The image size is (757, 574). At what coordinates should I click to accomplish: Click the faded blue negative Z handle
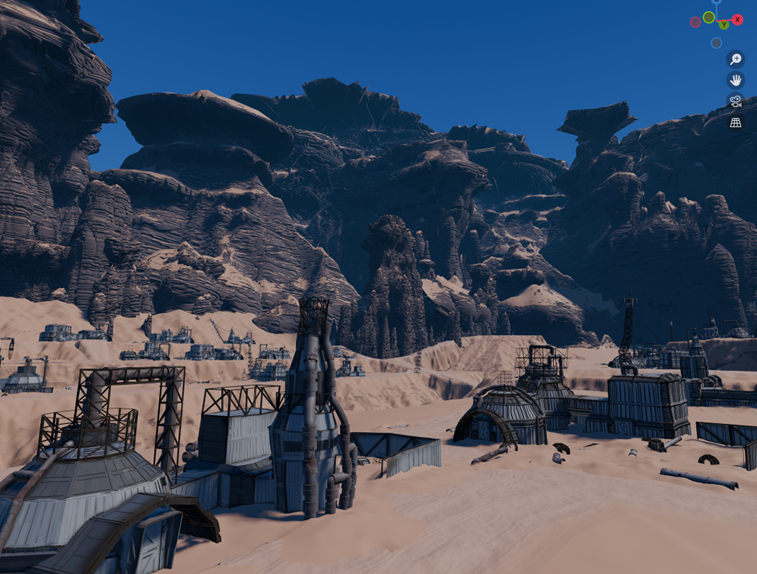point(716,43)
